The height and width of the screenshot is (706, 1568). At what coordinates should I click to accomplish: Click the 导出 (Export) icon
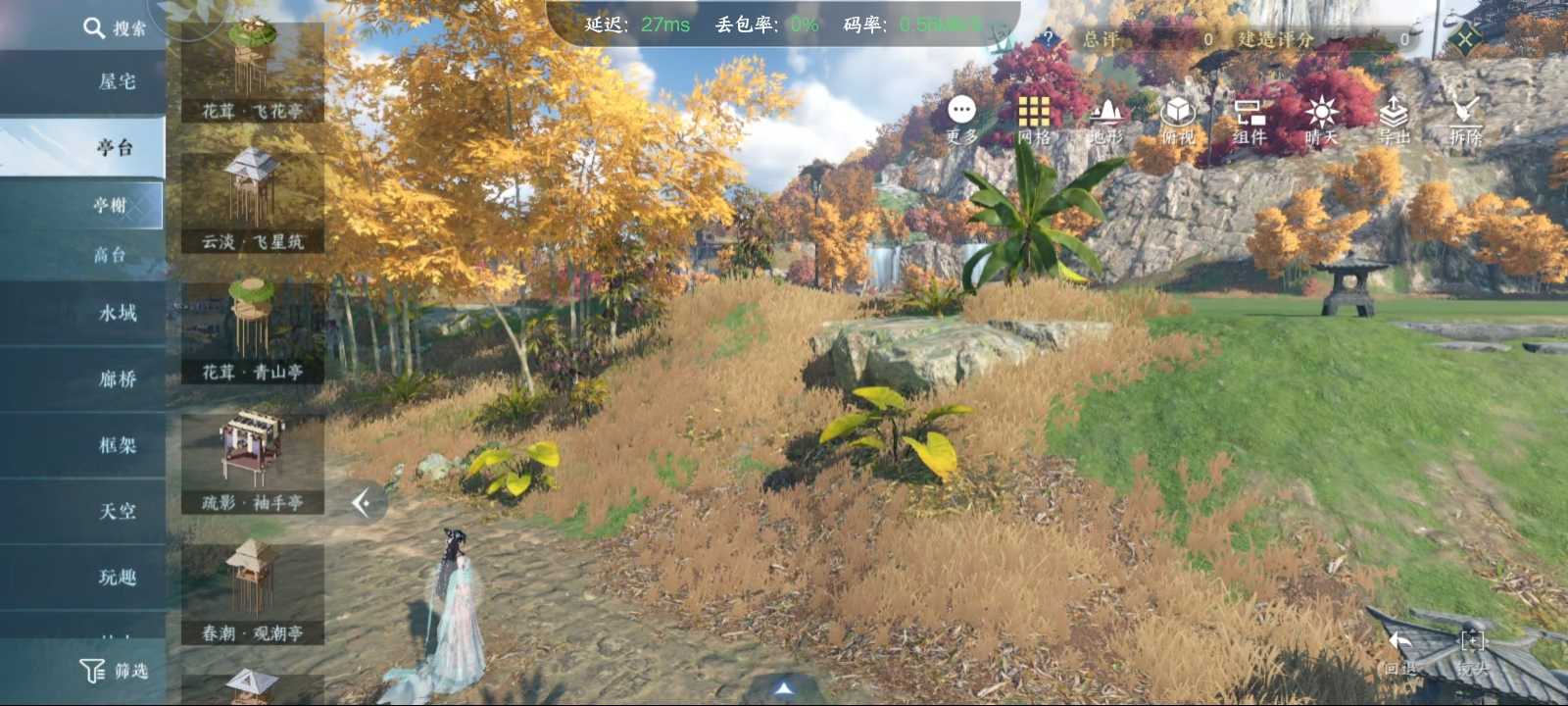pyautogui.click(x=1396, y=120)
